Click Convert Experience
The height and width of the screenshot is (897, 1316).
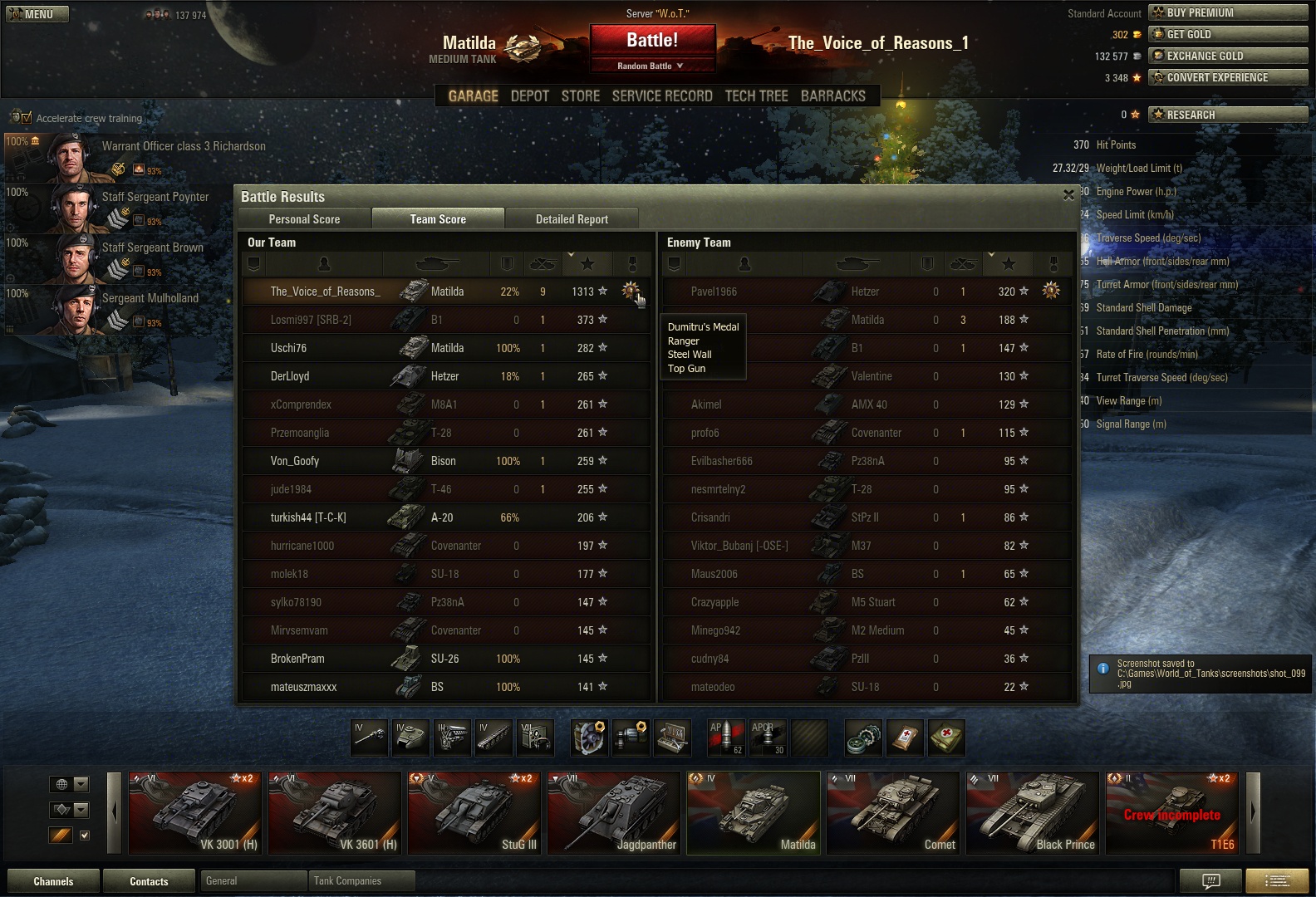1227,77
